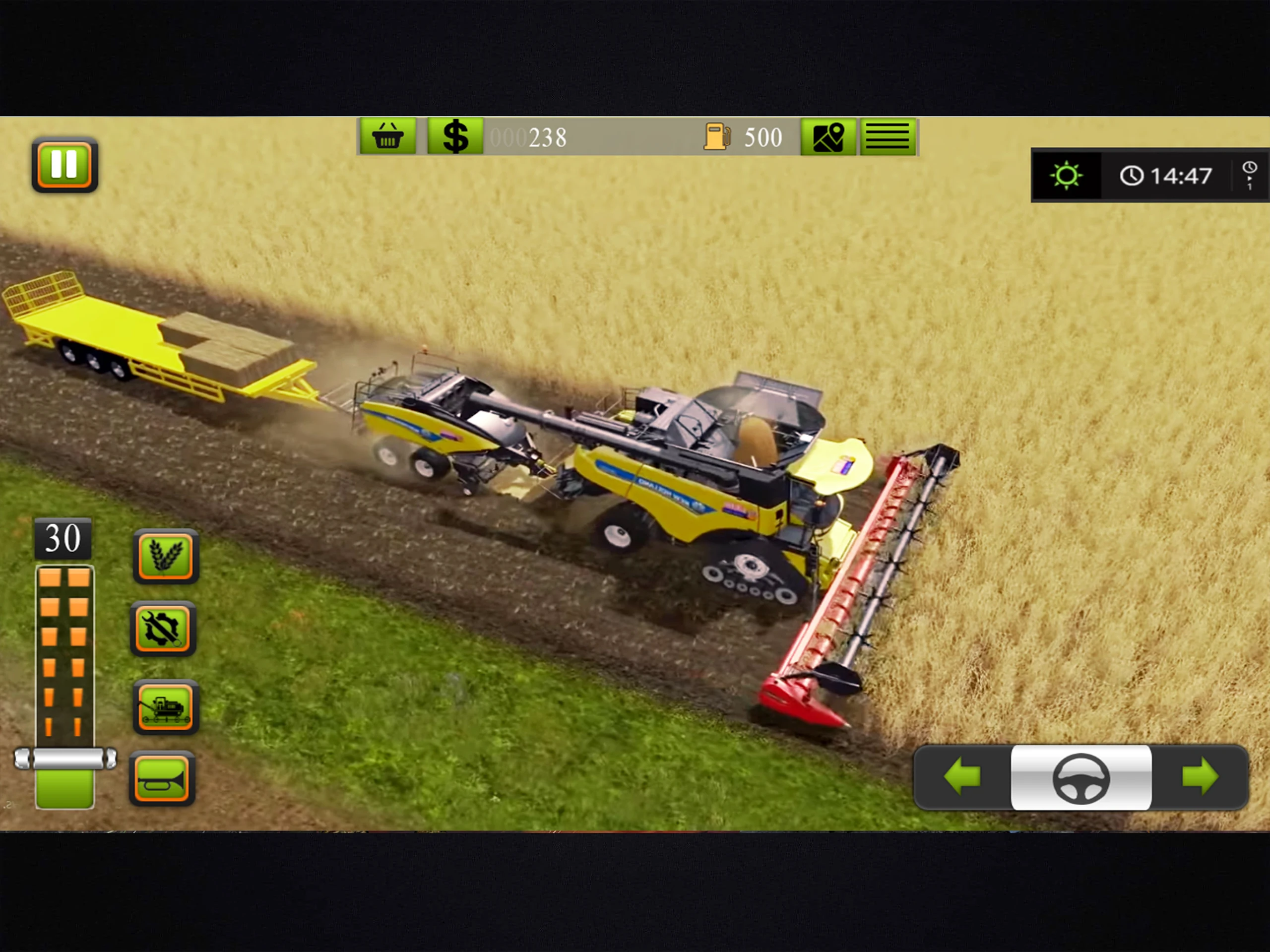Tap the green dollar sign button
1270x952 pixels.
(x=455, y=136)
